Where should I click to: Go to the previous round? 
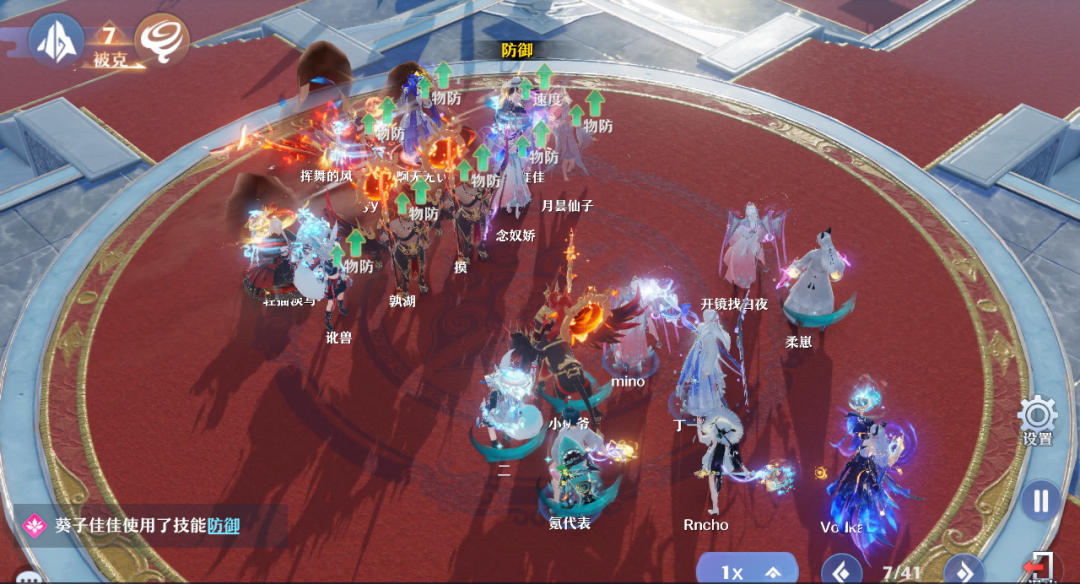tap(841, 571)
